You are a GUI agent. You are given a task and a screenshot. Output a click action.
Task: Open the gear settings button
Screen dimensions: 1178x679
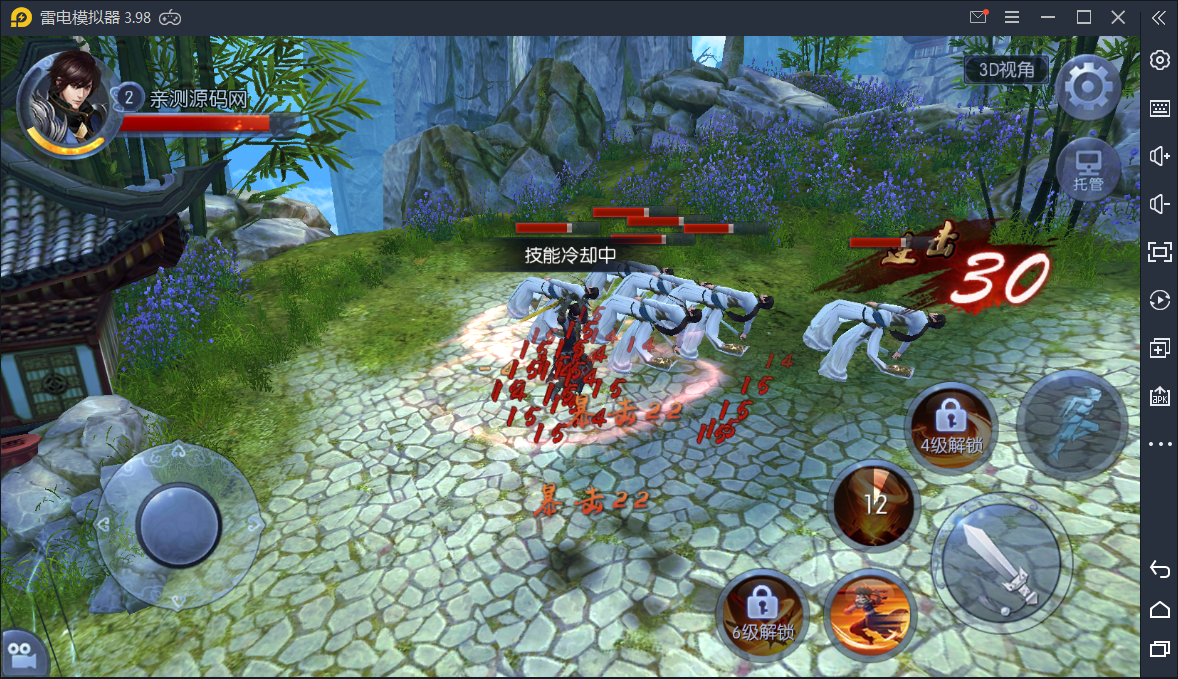pos(1086,88)
